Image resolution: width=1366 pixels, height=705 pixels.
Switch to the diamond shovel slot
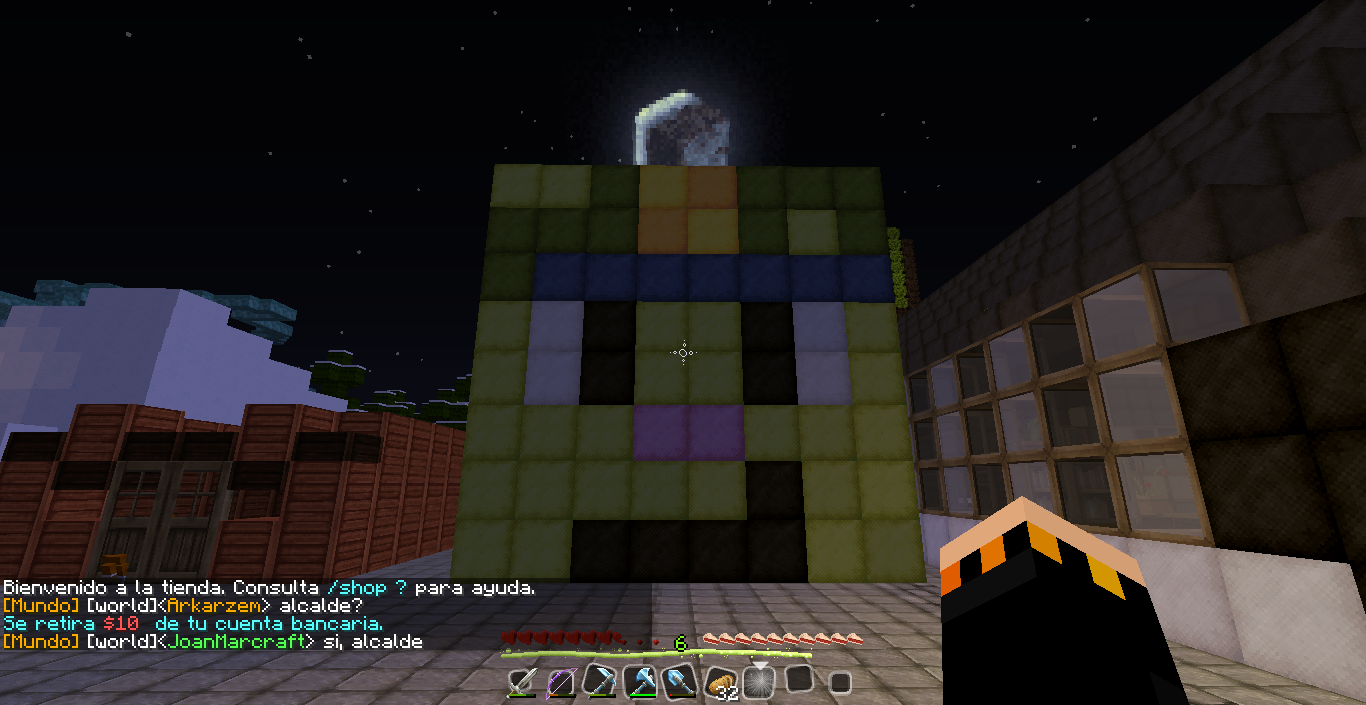tap(680, 682)
